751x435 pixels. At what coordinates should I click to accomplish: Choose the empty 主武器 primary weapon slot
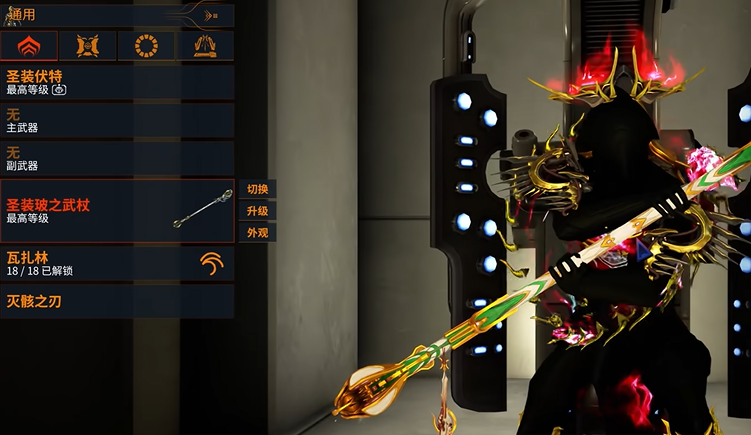pyautogui.click(x=118, y=120)
